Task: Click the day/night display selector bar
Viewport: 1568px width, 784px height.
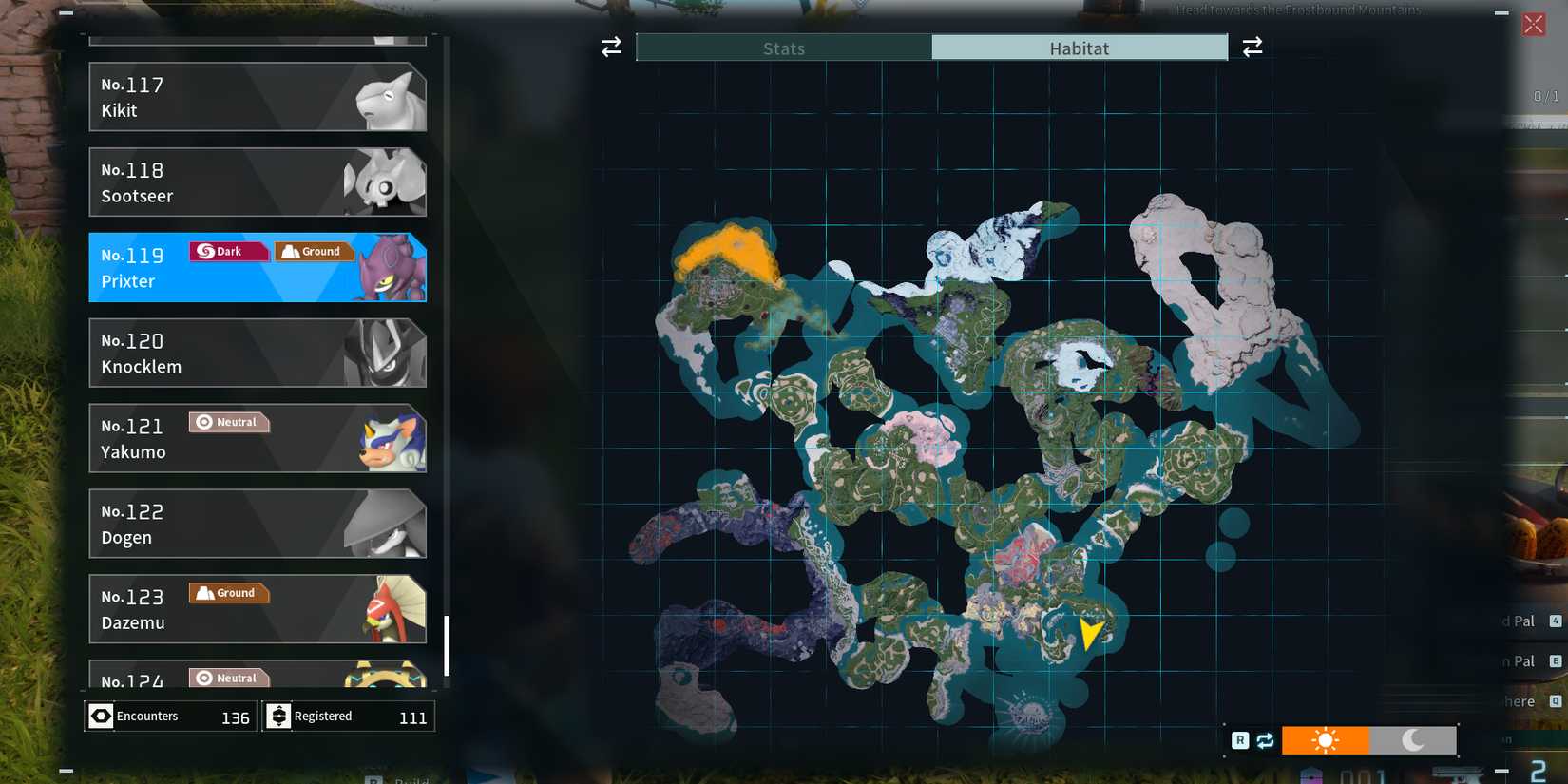Action: (1368, 739)
